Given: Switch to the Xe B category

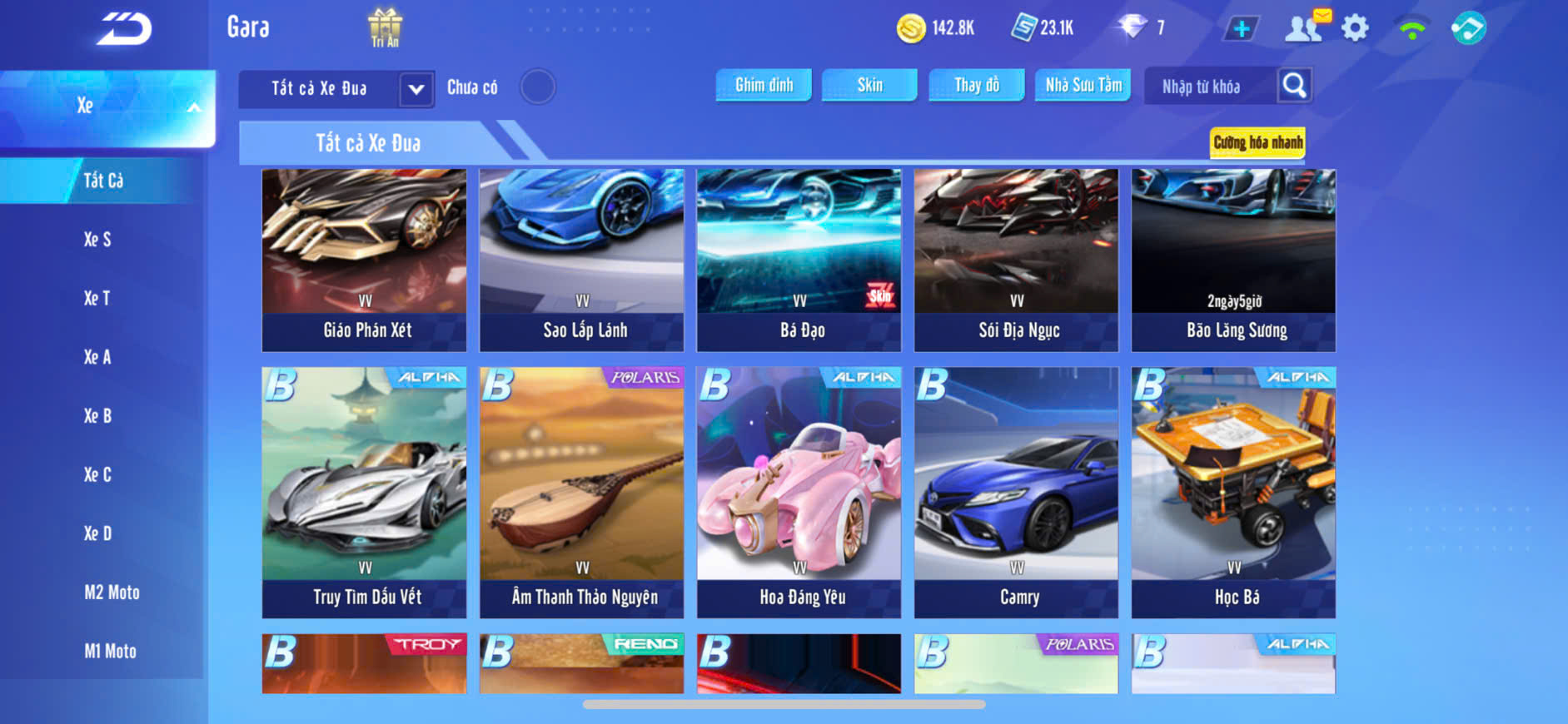Looking at the screenshot, I should (x=97, y=416).
